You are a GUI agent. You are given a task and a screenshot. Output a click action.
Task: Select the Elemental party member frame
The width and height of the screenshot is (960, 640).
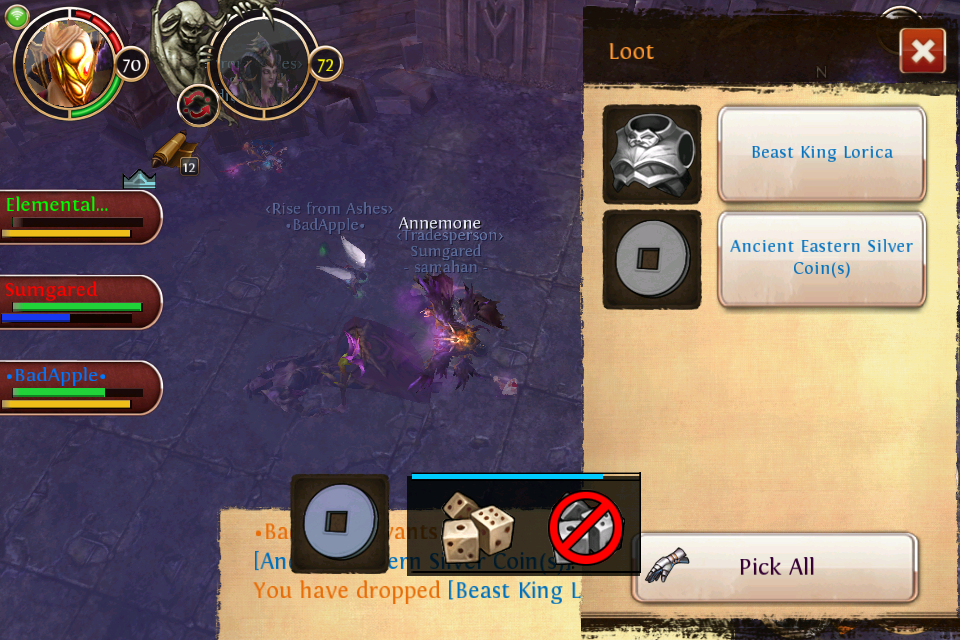coord(78,217)
